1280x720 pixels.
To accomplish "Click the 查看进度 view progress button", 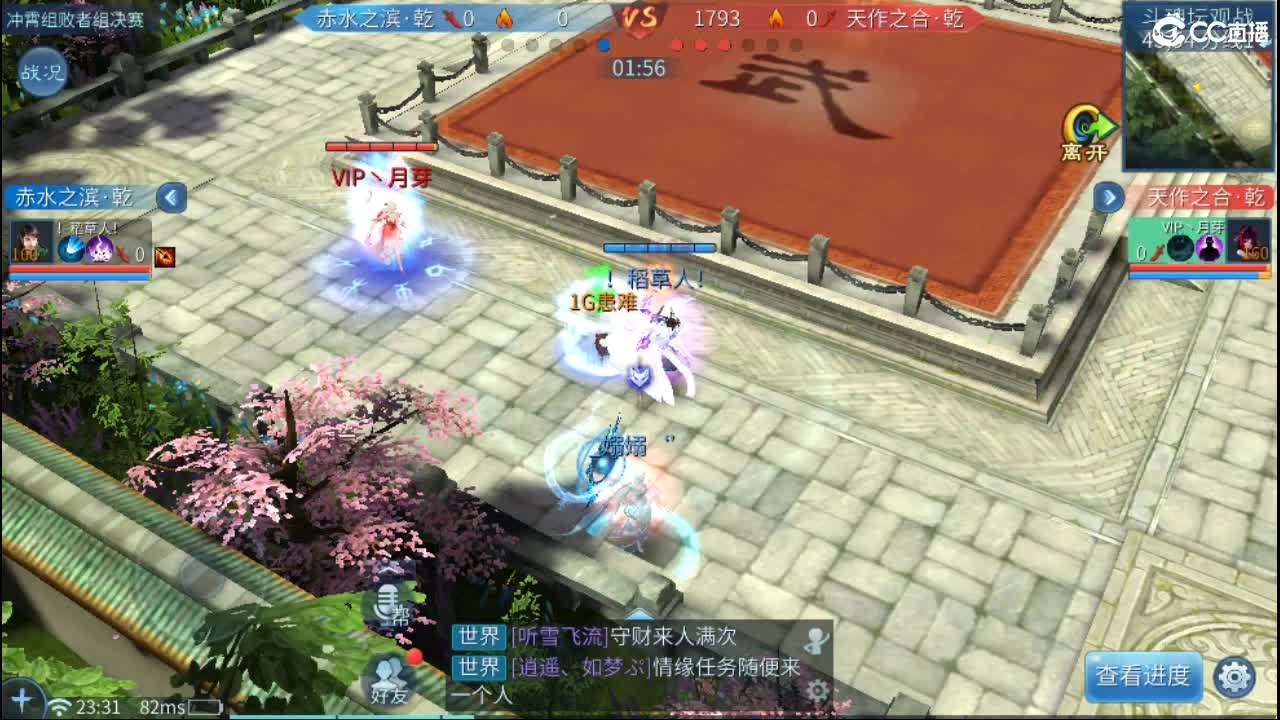I will [x=1143, y=676].
